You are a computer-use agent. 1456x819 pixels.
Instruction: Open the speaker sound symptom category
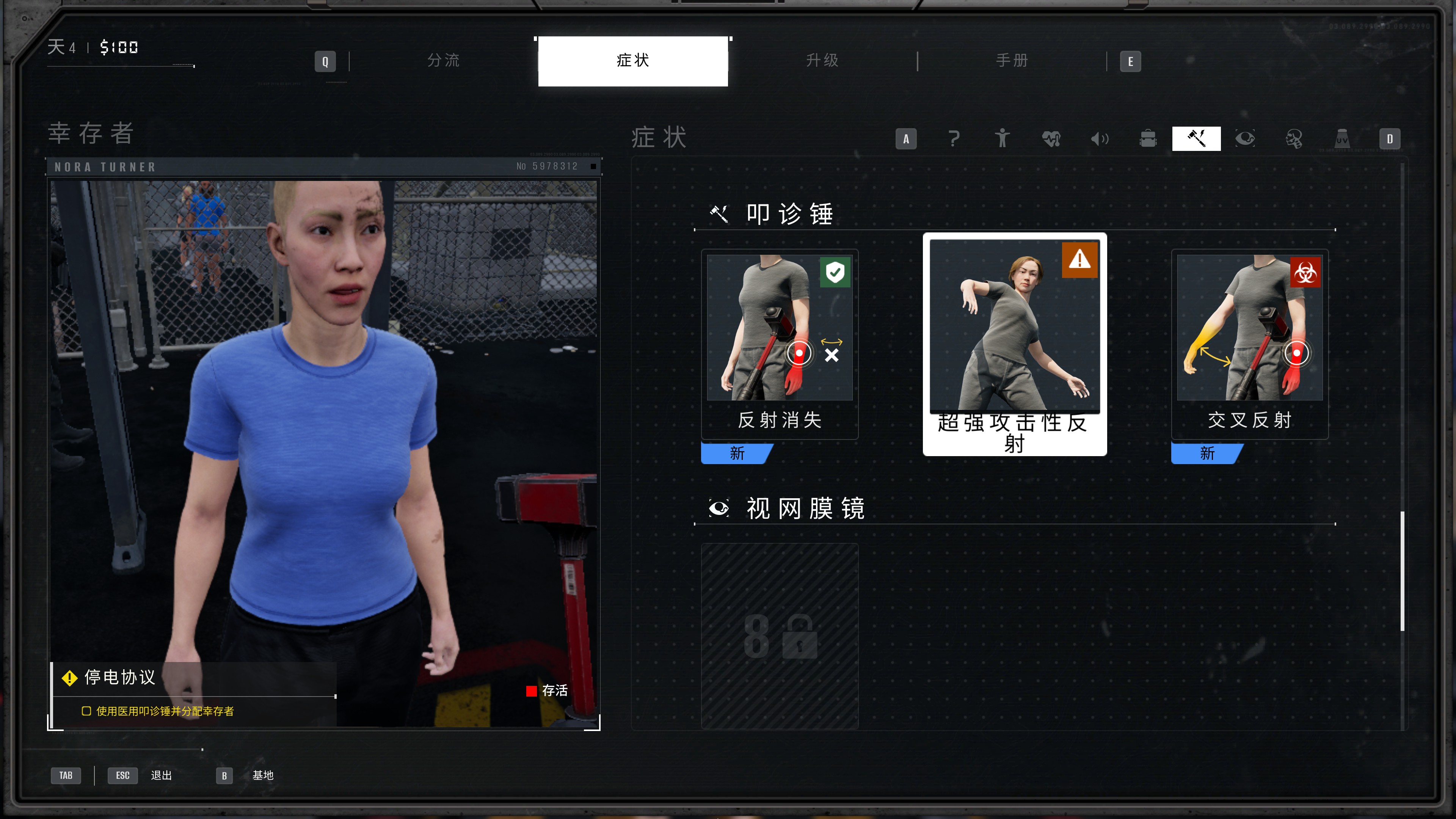click(x=1099, y=138)
